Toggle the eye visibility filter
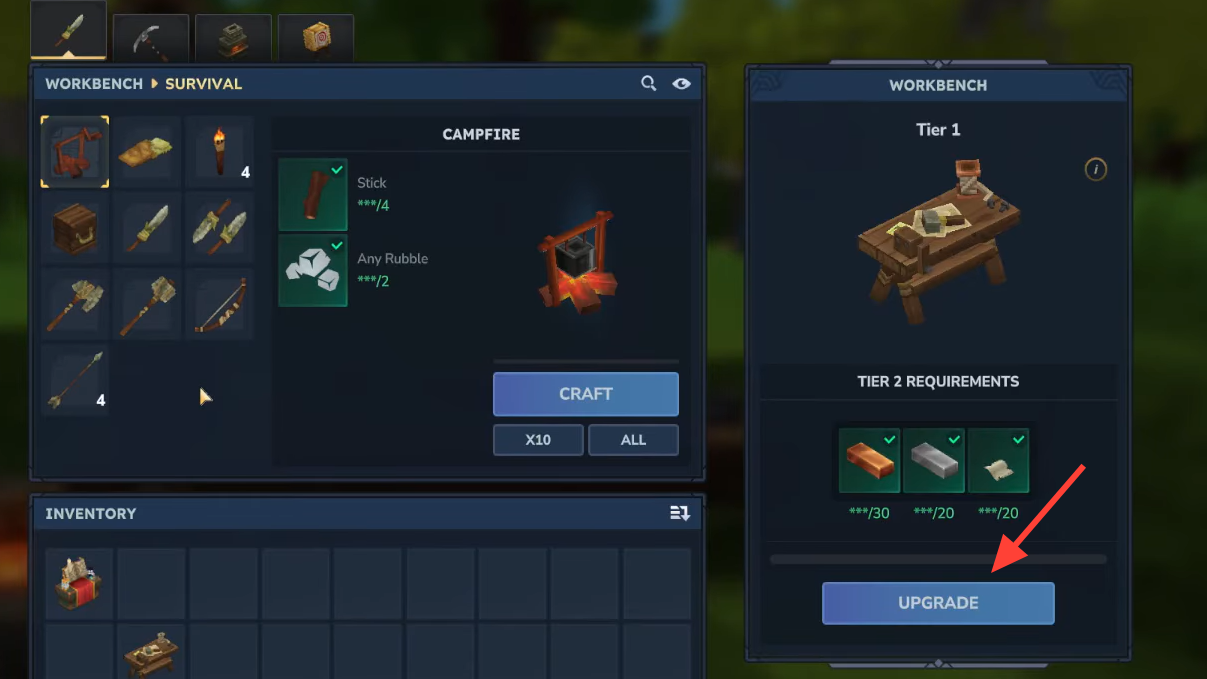The height and width of the screenshot is (679, 1207). (681, 84)
